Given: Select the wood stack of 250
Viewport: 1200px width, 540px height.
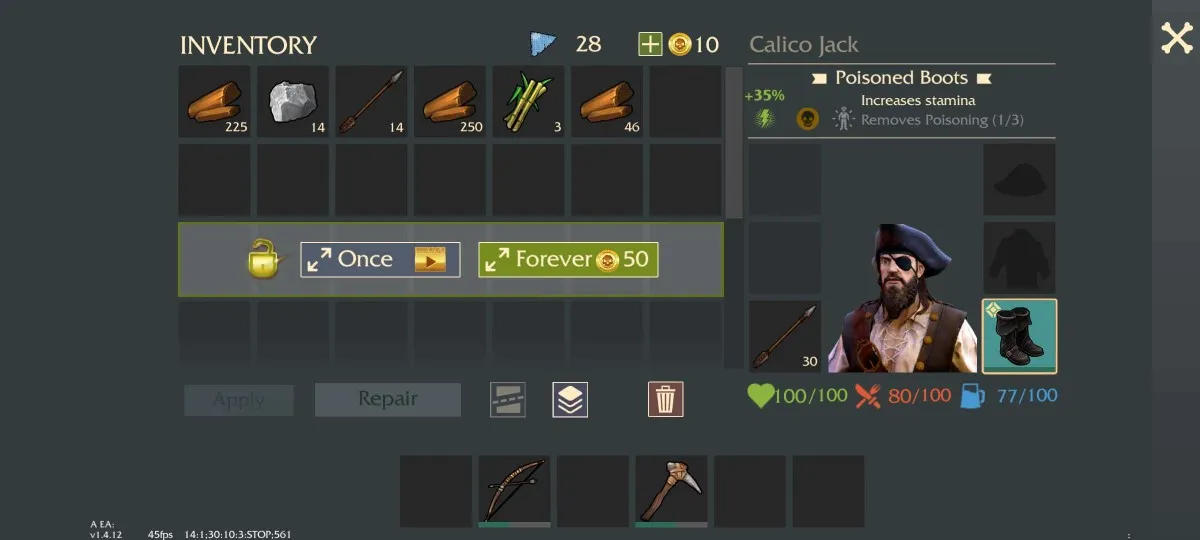Looking at the screenshot, I should [451, 101].
